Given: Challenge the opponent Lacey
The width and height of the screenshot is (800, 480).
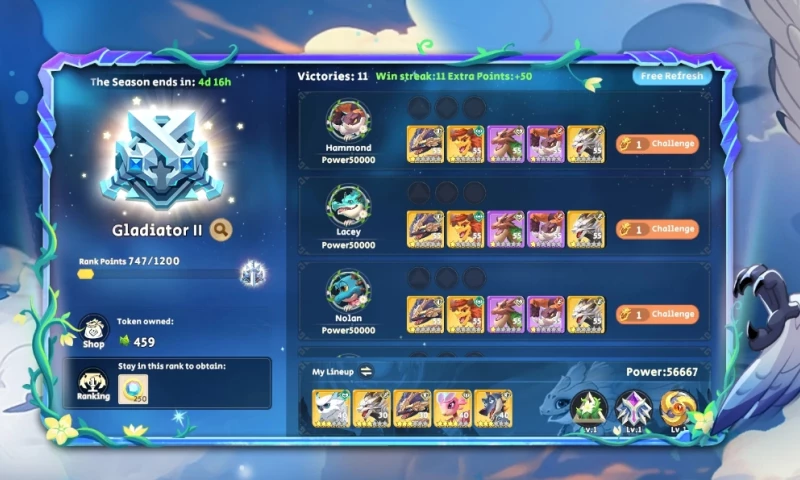Looking at the screenshot, I should 657,229.
